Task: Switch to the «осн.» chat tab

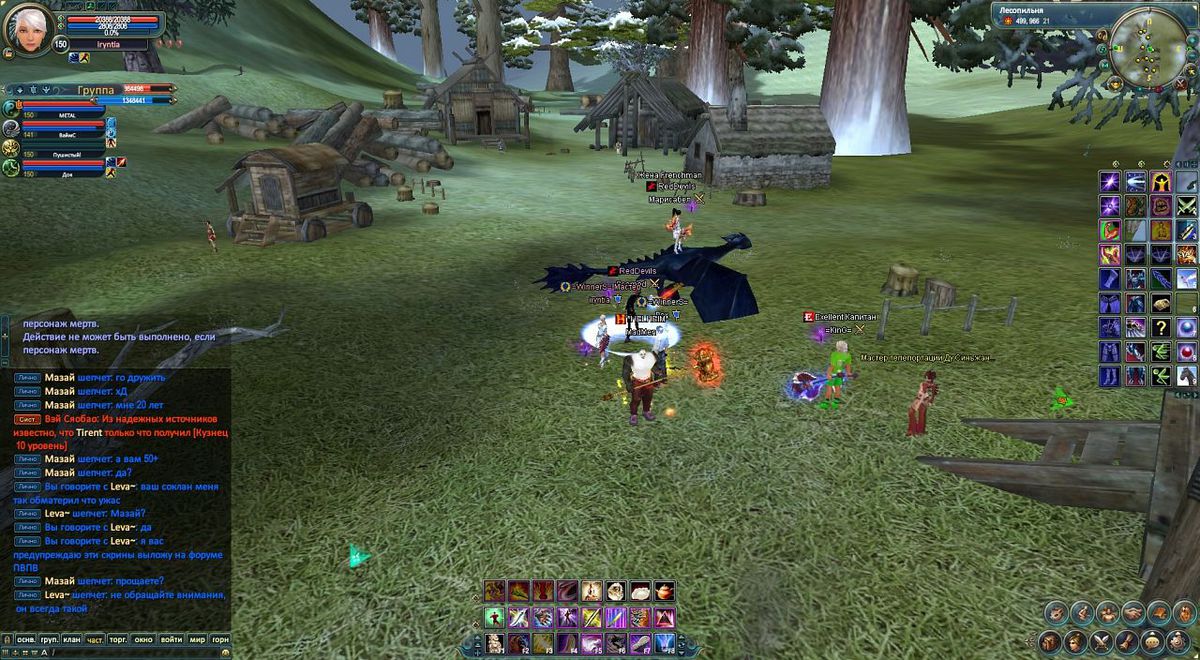Action: click(x=25, y=639)
